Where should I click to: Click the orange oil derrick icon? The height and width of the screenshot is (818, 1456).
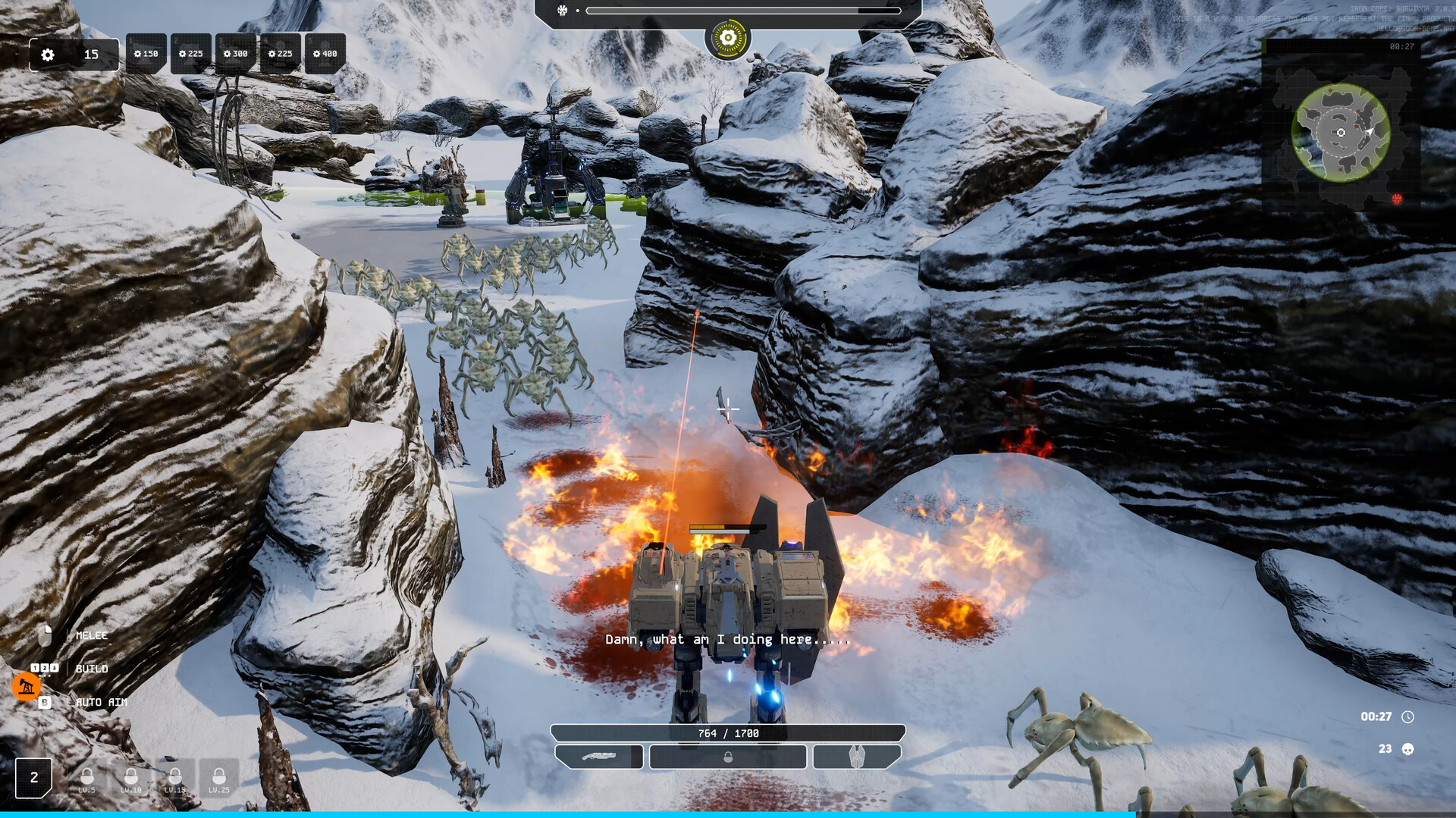pyautogui.click(x=27, y=686)
